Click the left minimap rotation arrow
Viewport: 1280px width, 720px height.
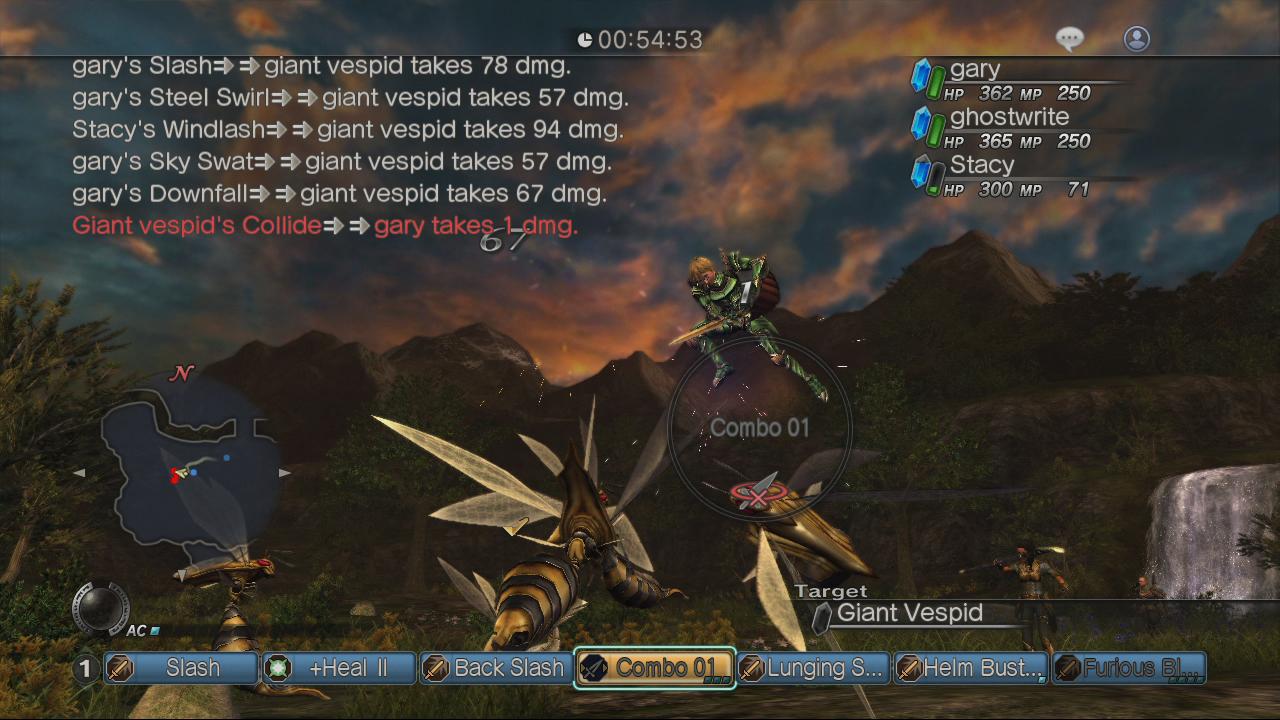(x=80, y=473)
